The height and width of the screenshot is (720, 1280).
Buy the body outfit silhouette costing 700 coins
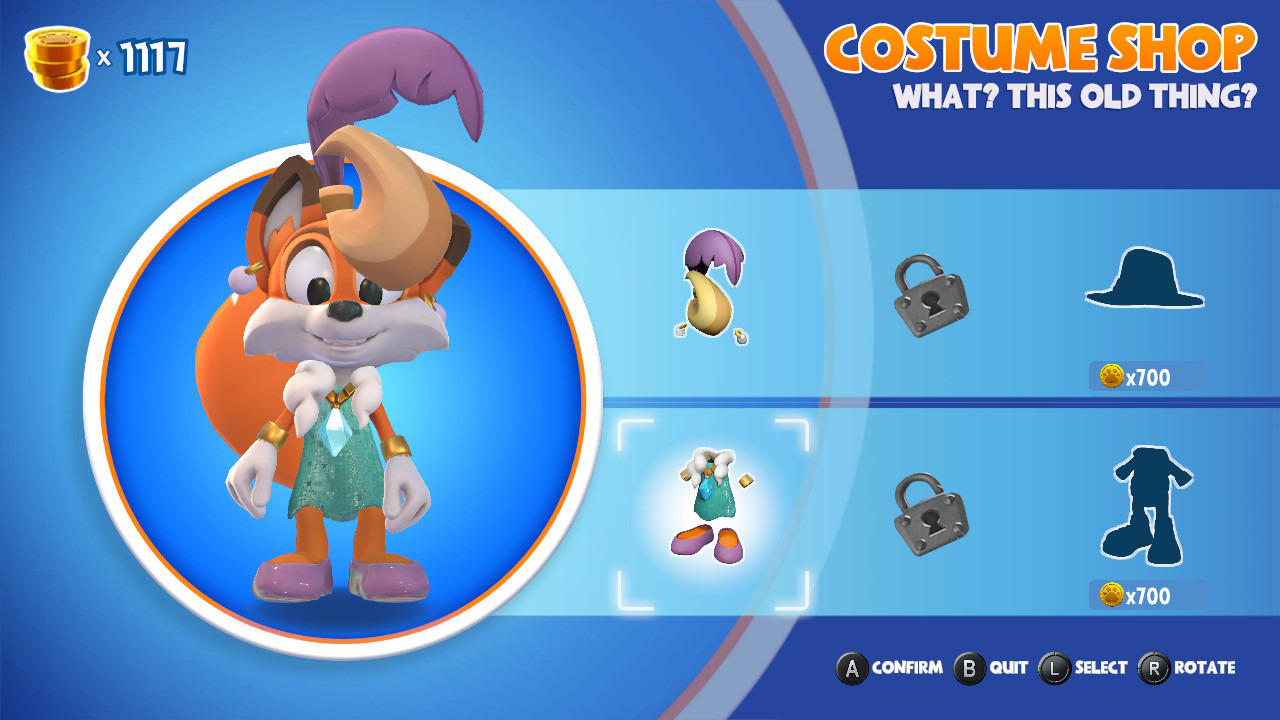point(1142,506)
